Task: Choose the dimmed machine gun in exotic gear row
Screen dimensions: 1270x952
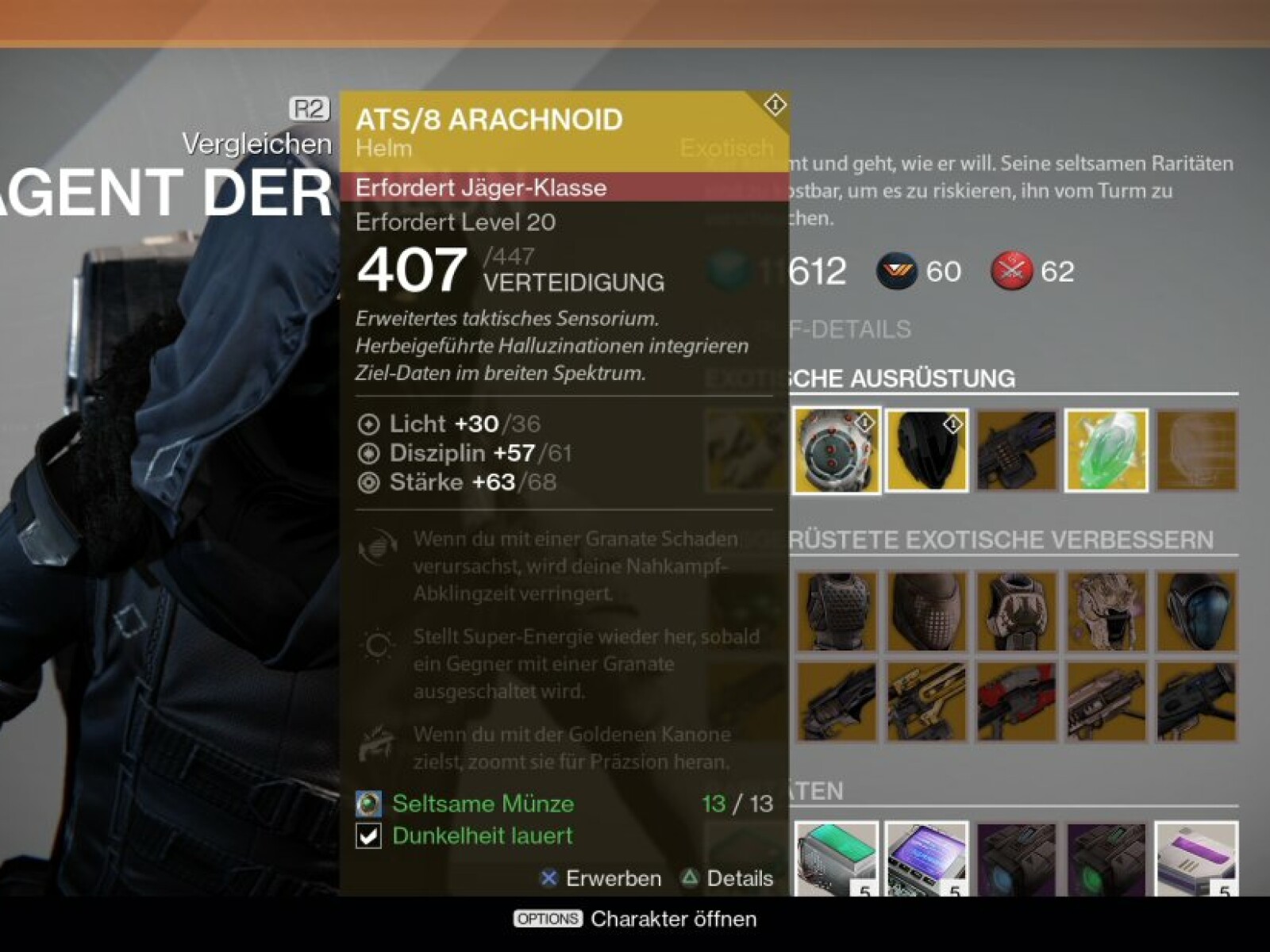Action: pos(1016,450)
